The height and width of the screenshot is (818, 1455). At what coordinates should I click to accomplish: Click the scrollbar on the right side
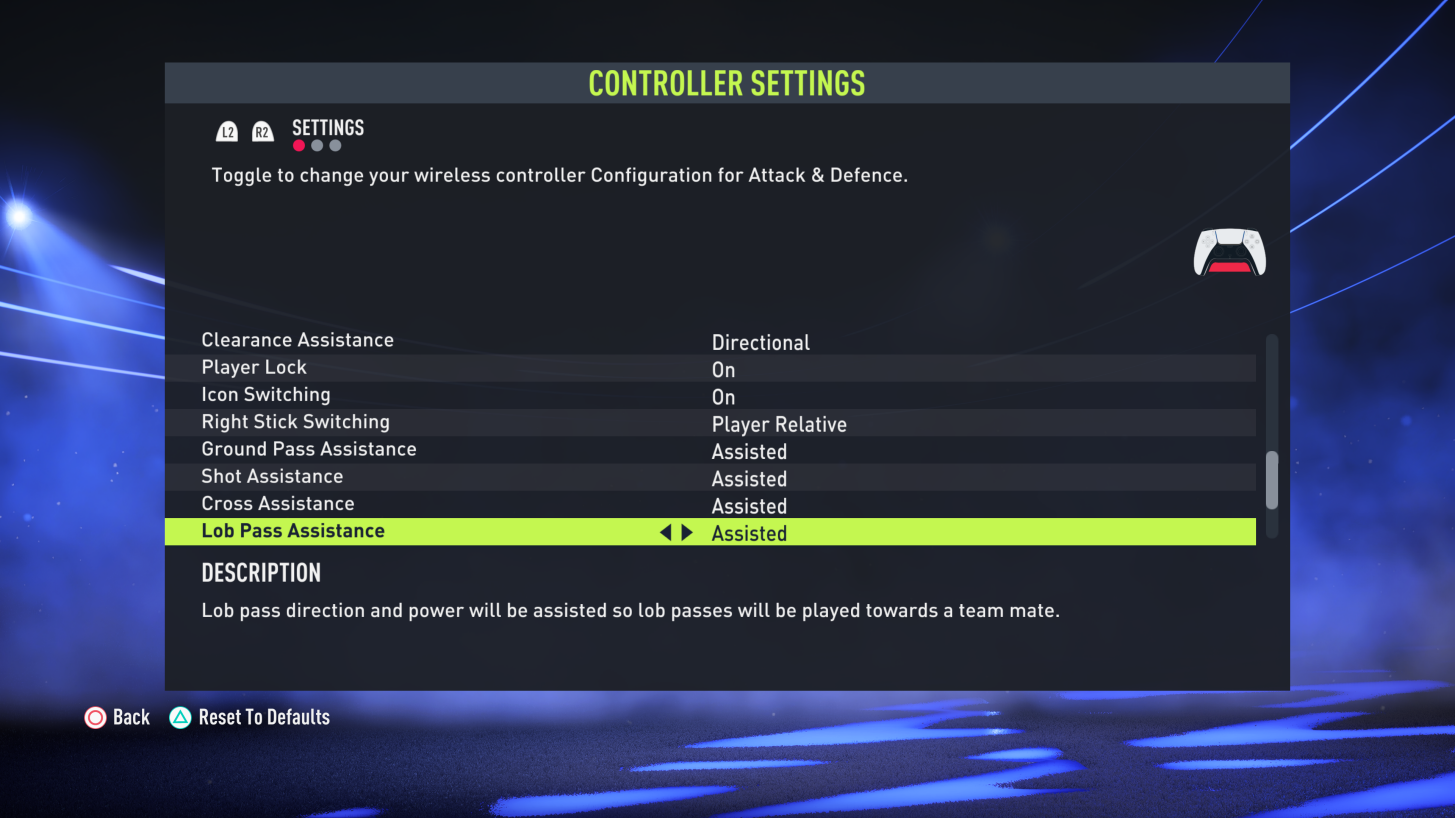tap(1271, 478)
